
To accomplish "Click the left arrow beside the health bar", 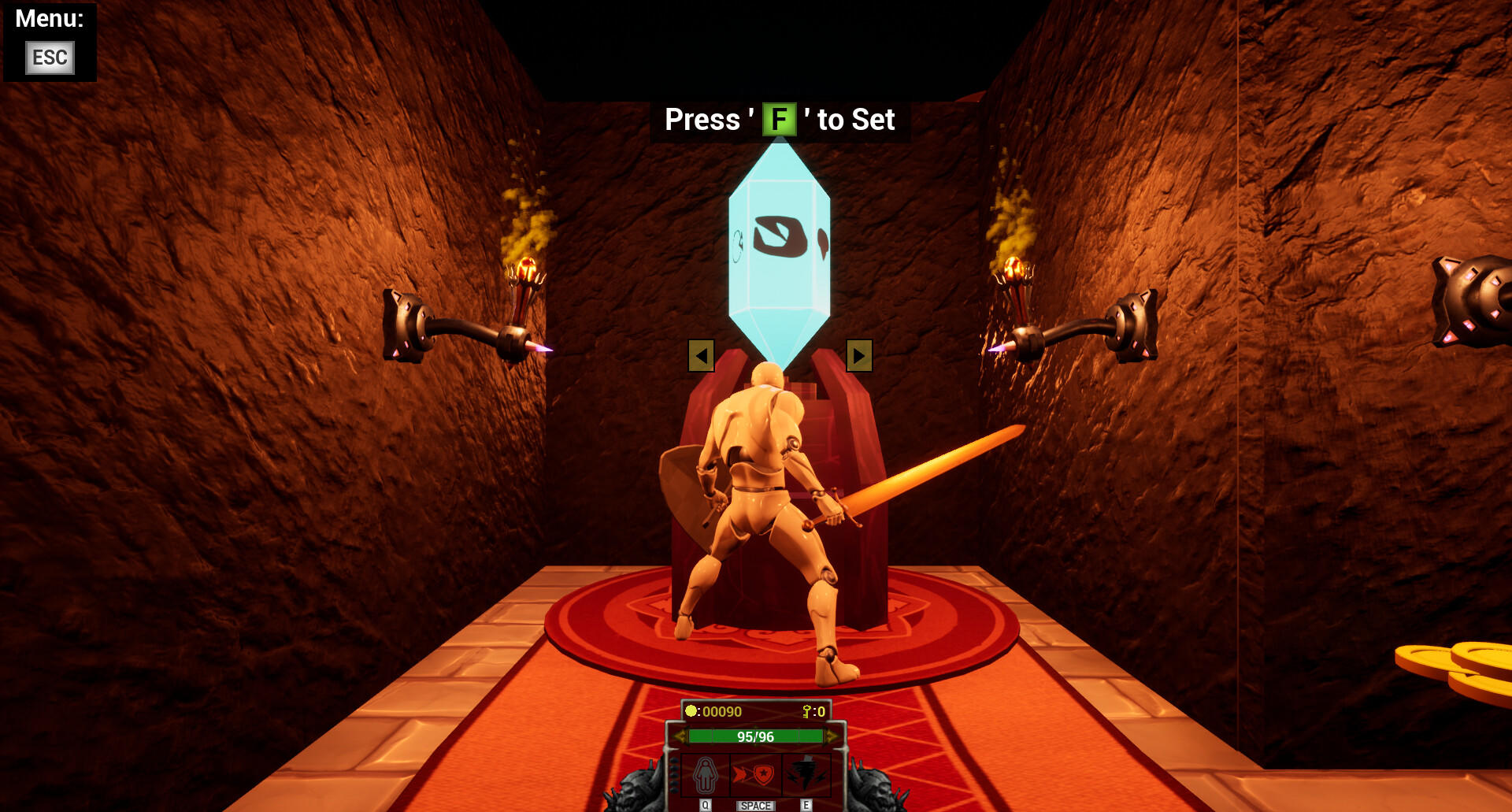I will tap(680, 736).
